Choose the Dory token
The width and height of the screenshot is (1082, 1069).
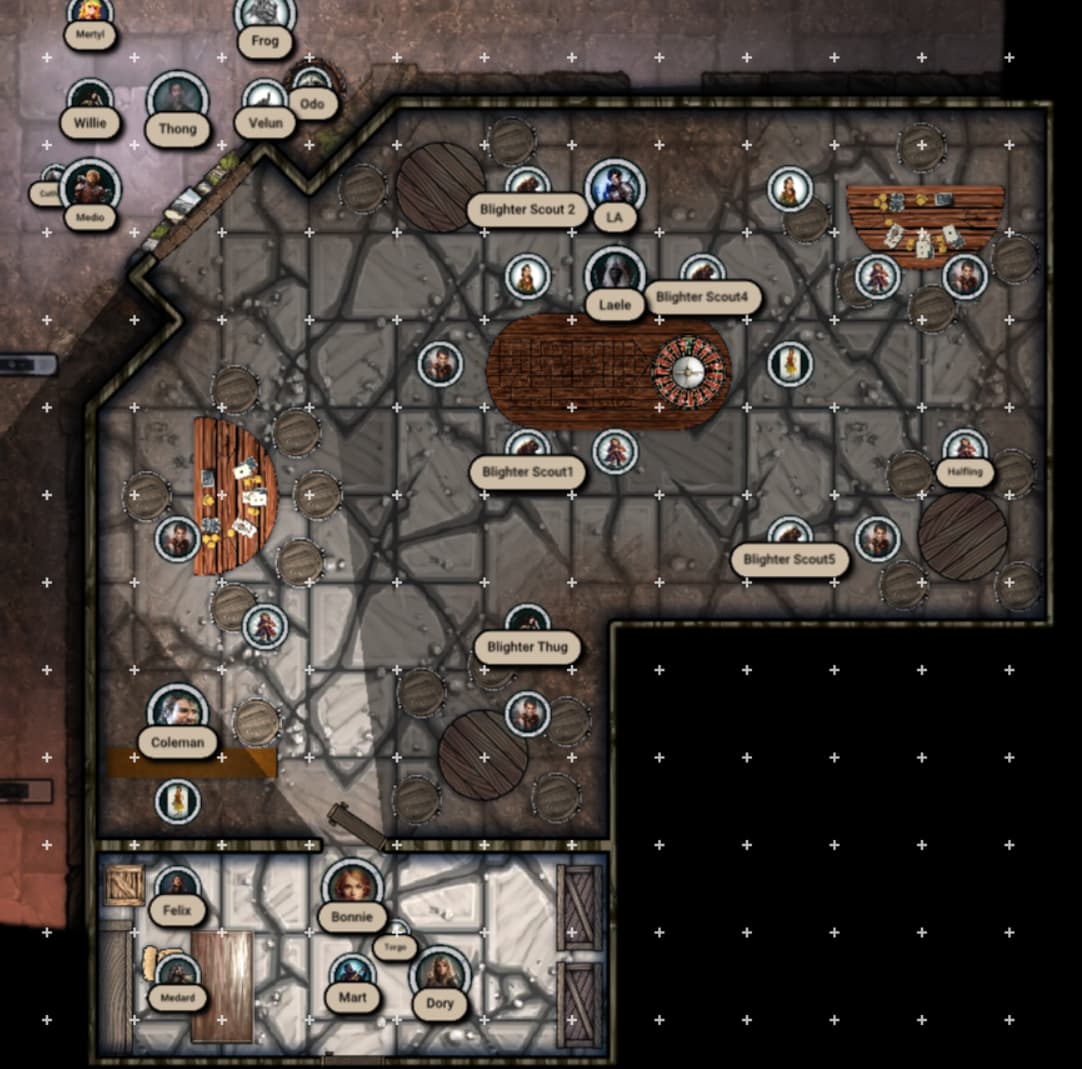[x=439, y=975]
